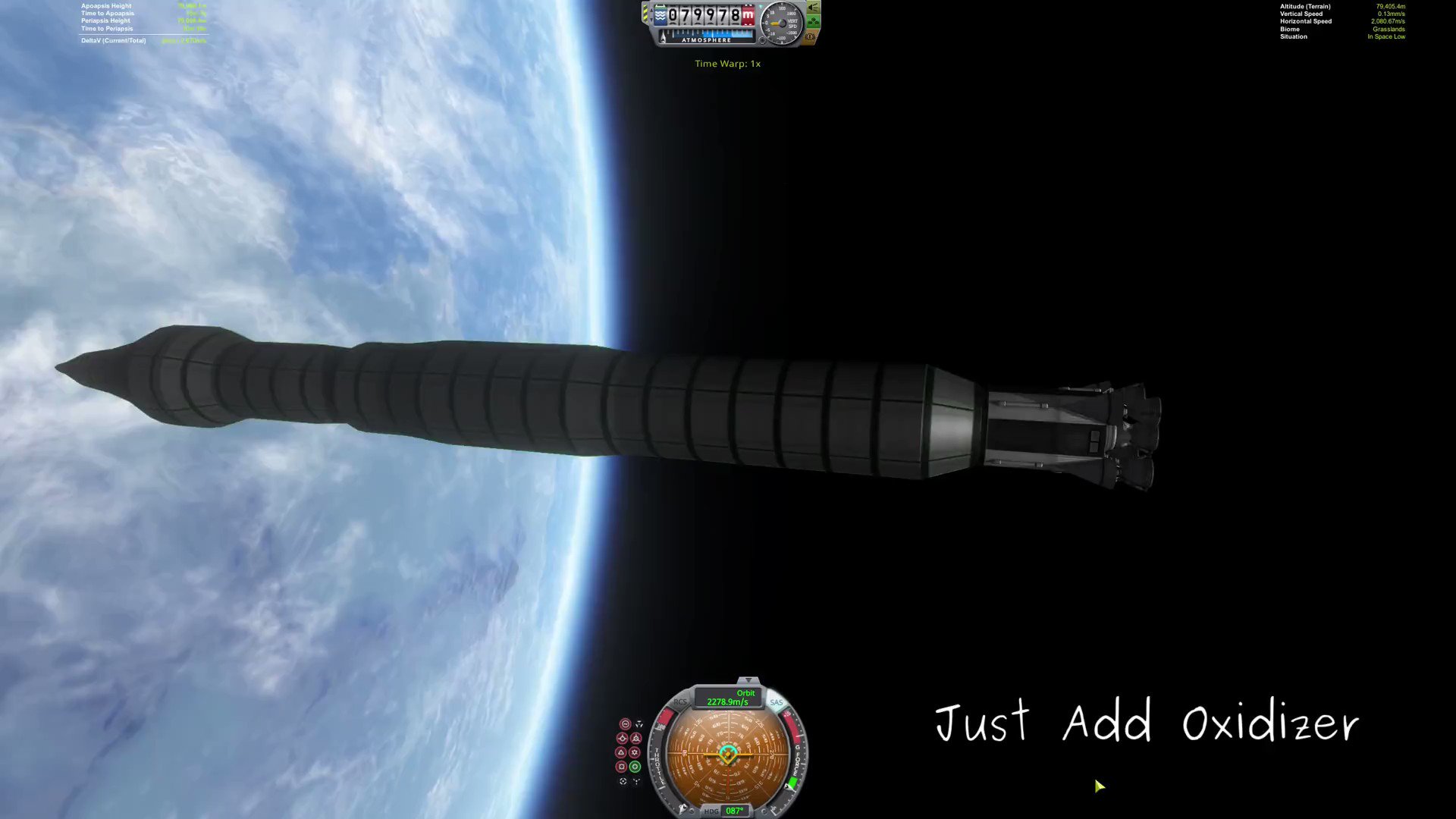Click the HDG 087° heading readout
Viewport: 1456px width, 819px height.
coord(728,811)
